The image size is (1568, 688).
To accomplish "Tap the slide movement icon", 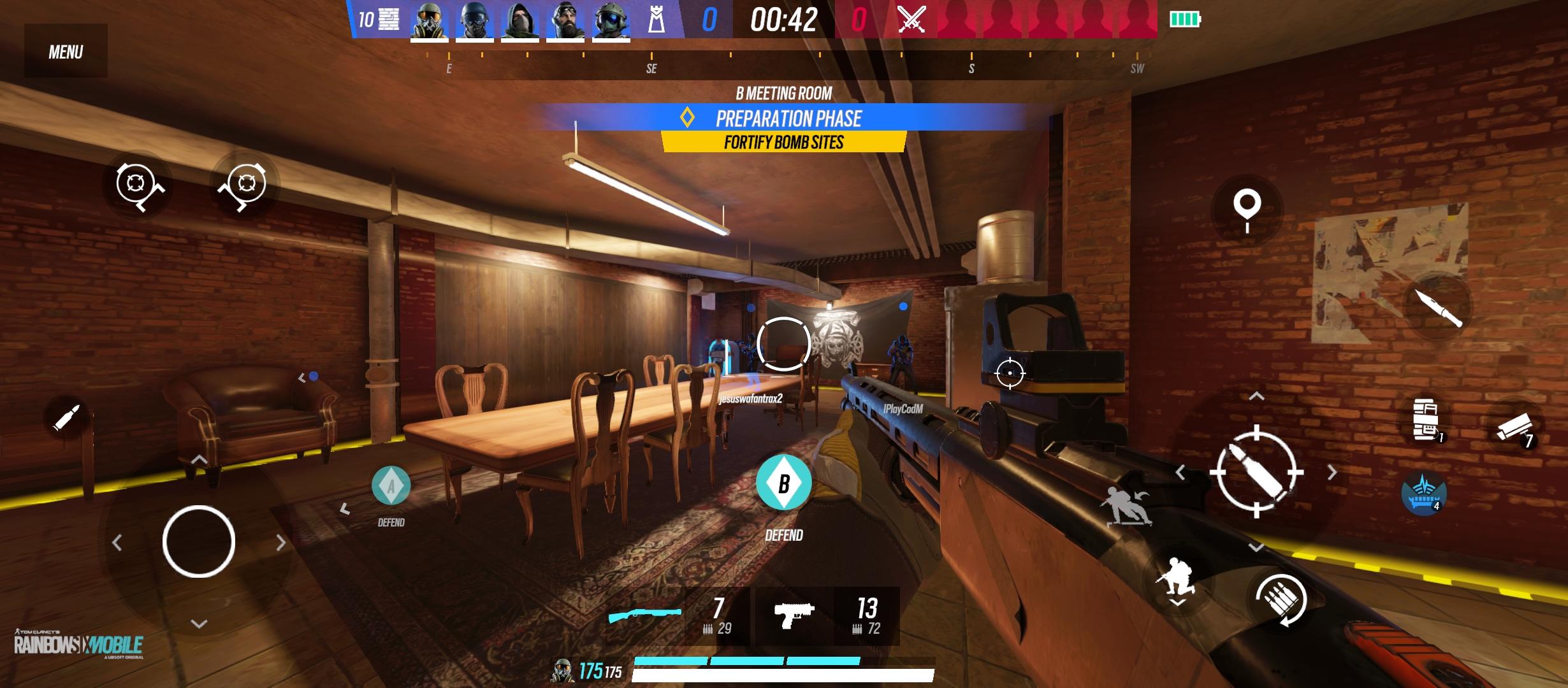I will click(1124, 505).
